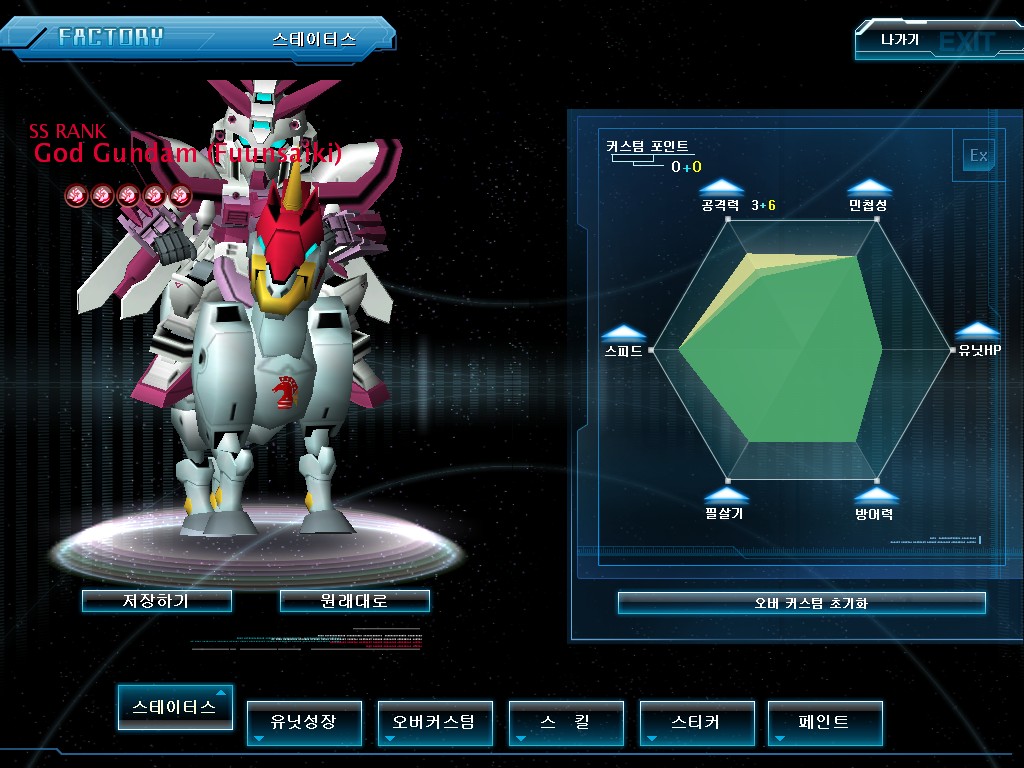This screenshot has width=1024, height=768.
Task: Increase 유닛HP with its arrow
Action: click(x=977, y=332)
